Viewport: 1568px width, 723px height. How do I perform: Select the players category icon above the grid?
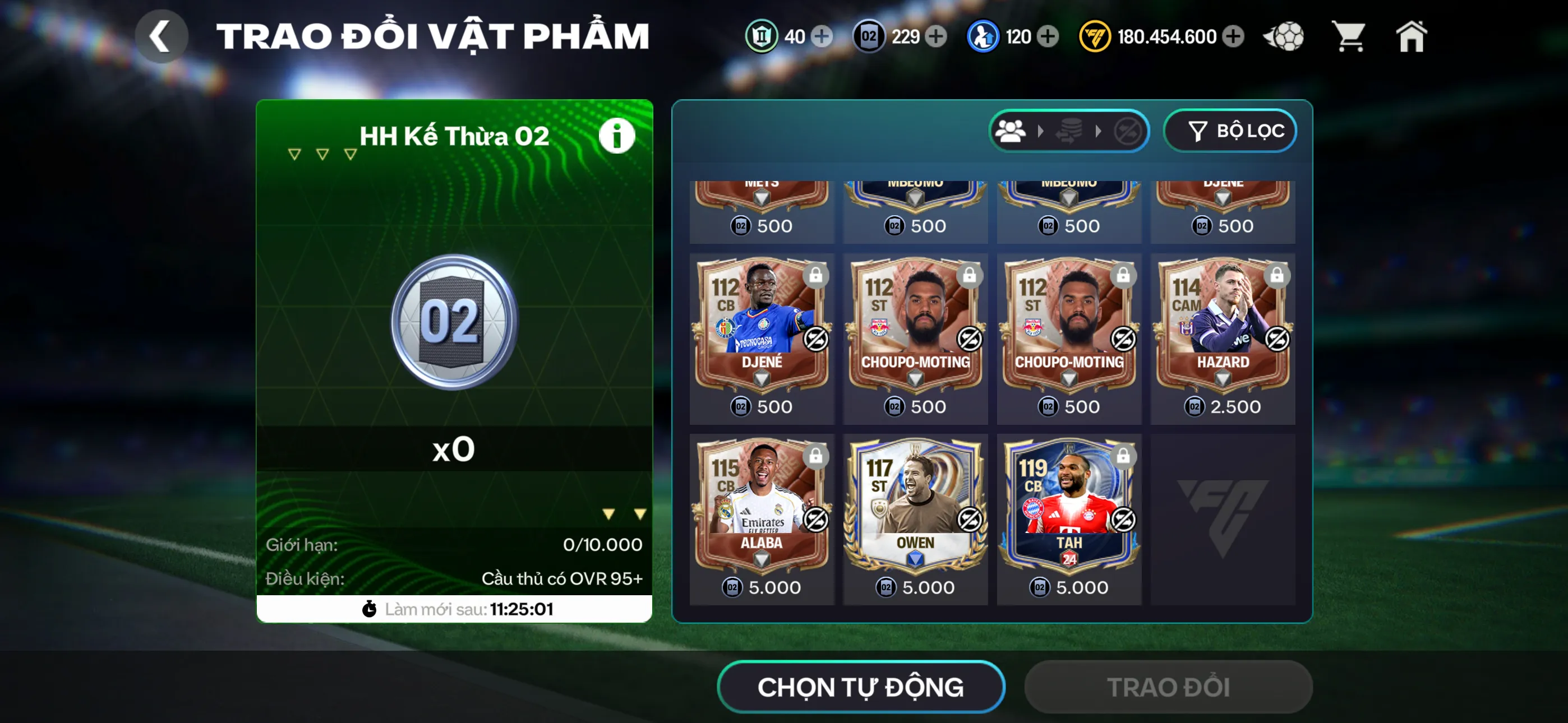click(1011, 130)
